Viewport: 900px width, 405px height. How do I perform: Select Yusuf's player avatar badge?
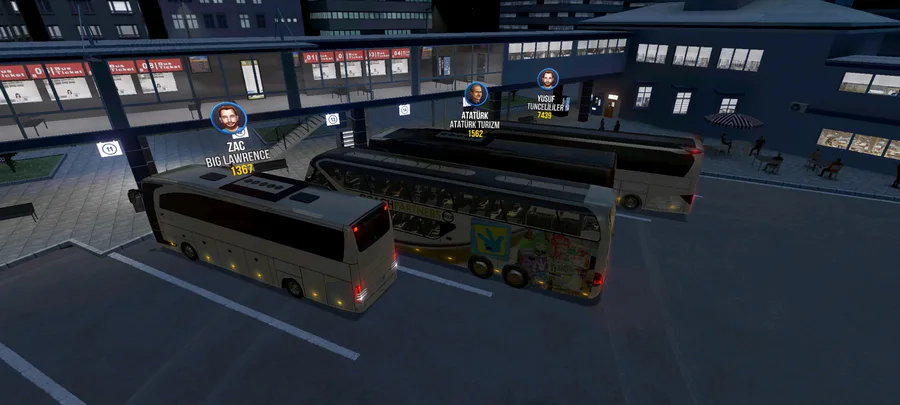tap(547, 79)
